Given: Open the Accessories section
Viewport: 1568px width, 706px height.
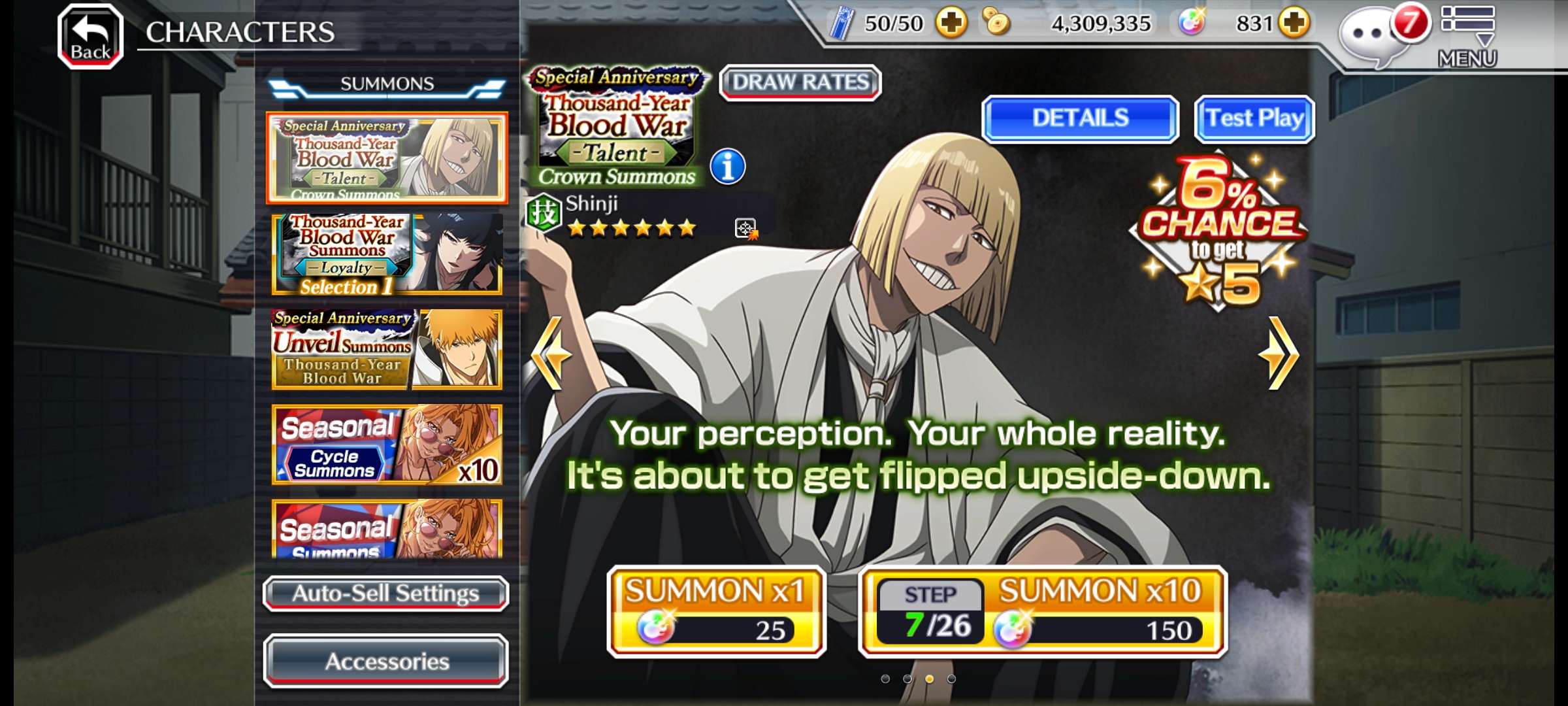Looking at the screenshot, I should point(385,661).
